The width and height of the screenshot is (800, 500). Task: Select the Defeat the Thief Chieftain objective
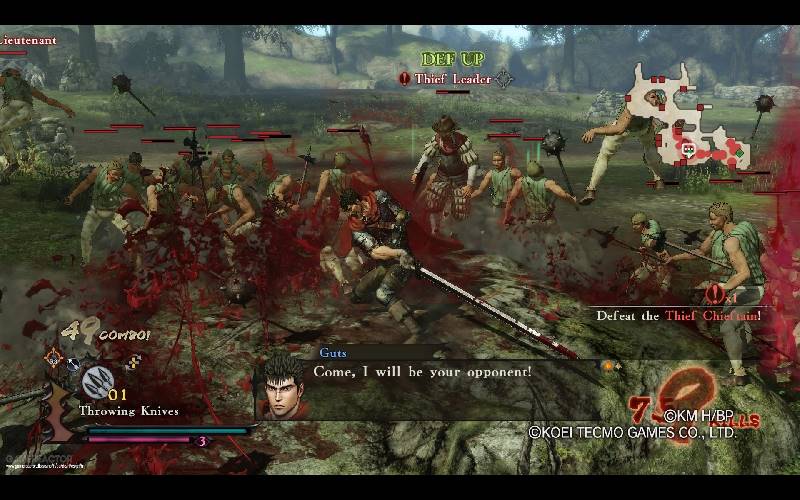678,316
